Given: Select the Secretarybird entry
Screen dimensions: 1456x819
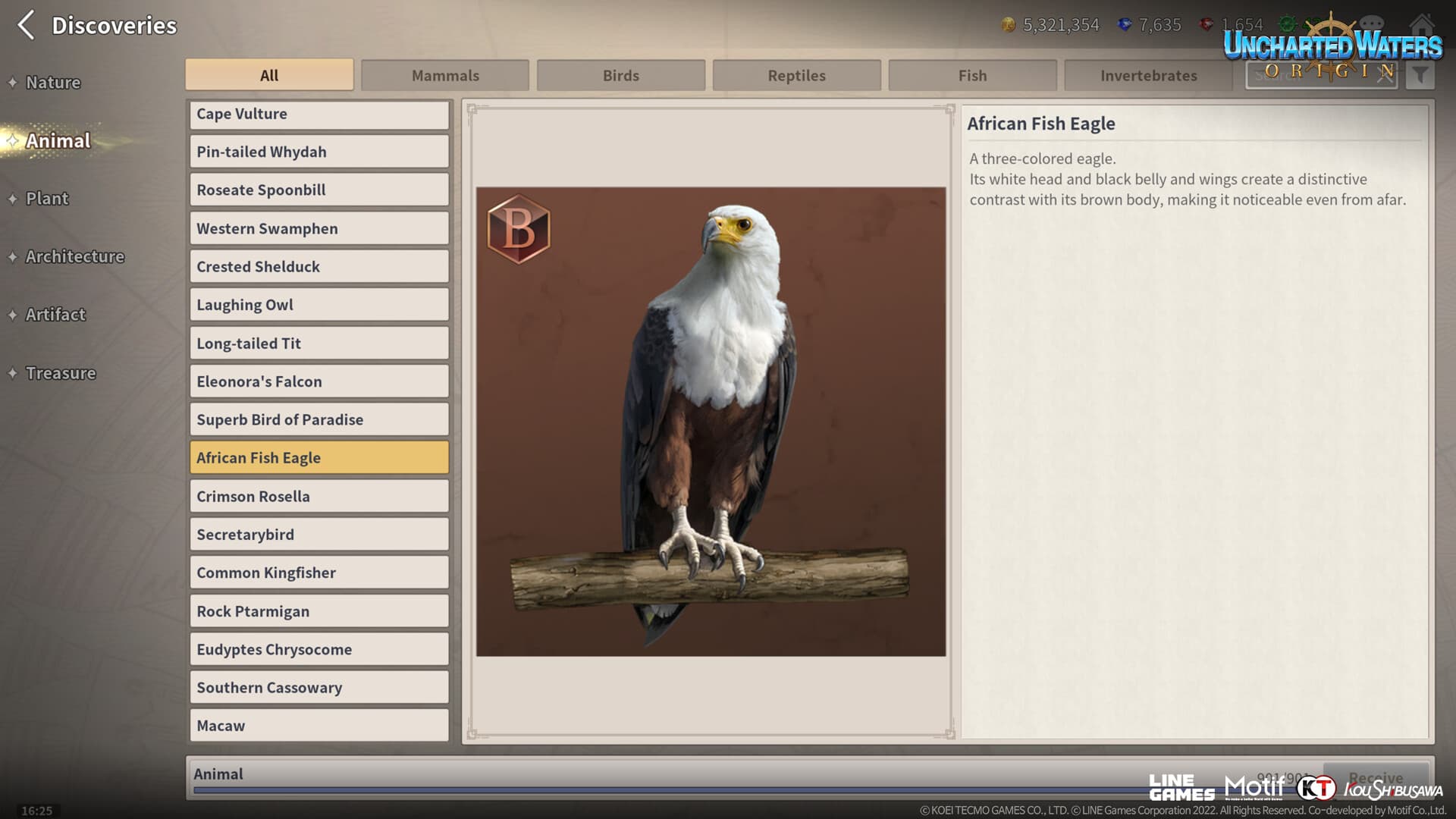Looking at the screenshot, I should click(318, 534).
